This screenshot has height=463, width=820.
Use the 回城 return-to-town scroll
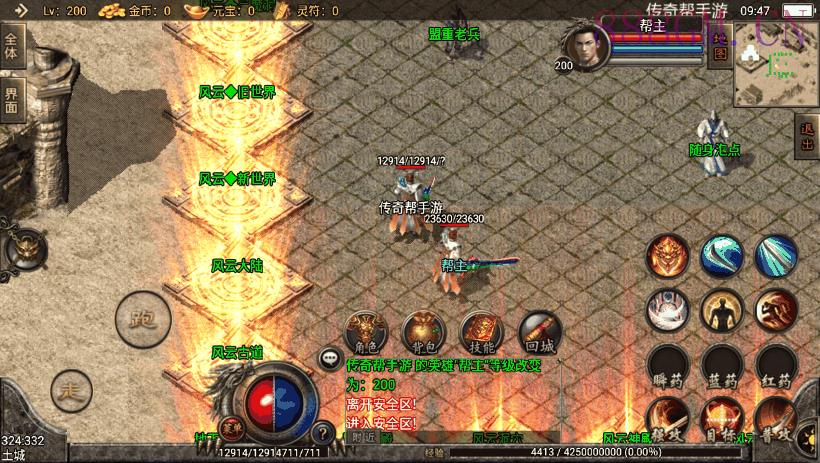[538, 331]
